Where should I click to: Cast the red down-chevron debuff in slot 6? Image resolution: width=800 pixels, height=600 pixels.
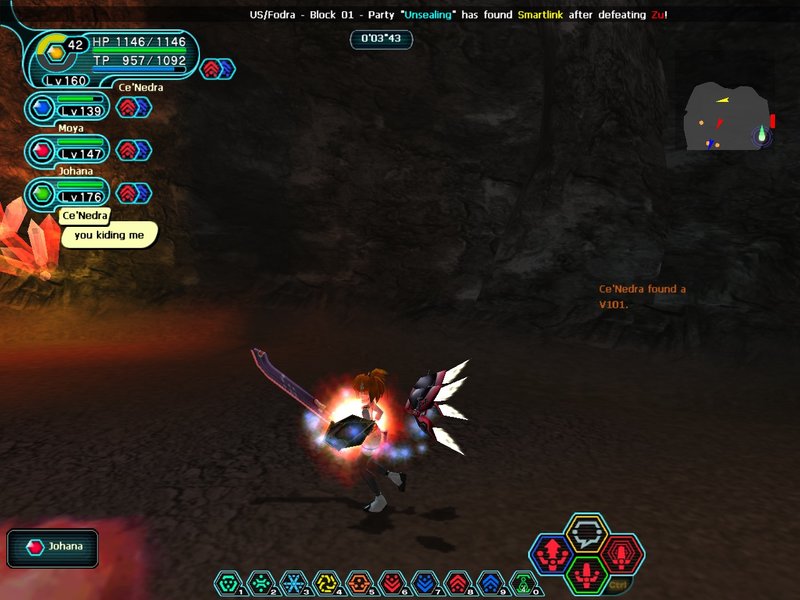(x=392, y=583)
